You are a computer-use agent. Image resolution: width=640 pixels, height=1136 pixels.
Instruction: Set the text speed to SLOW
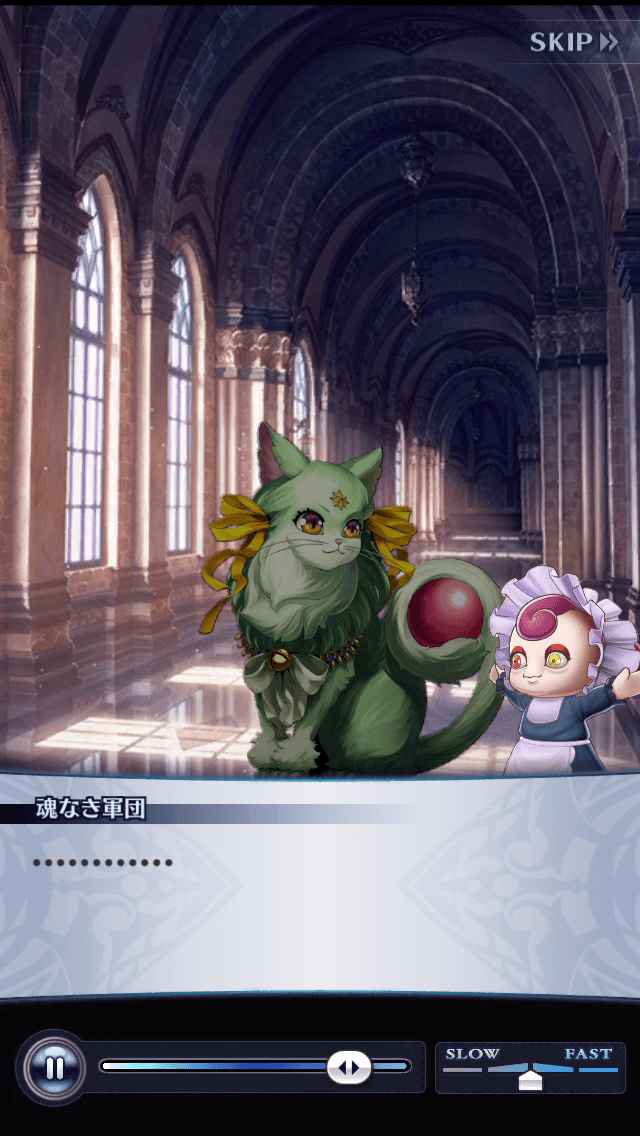(x=472, y=1055)
